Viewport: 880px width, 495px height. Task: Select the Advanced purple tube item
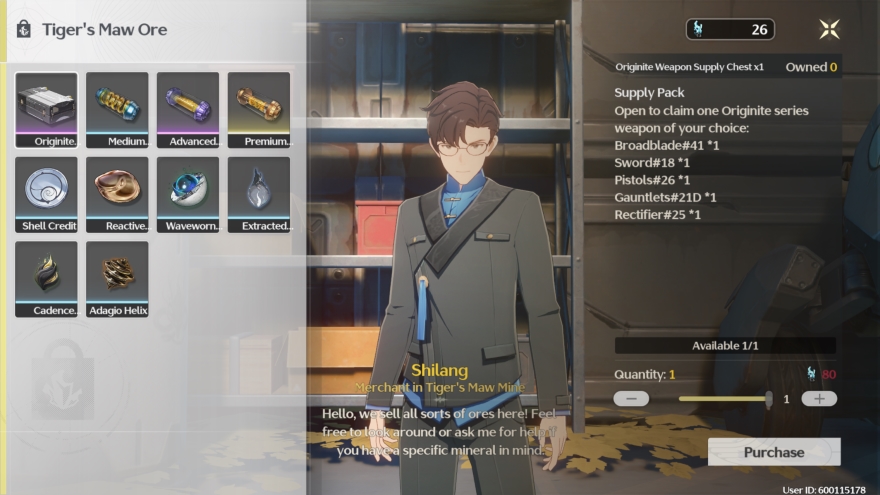[188, 109]
